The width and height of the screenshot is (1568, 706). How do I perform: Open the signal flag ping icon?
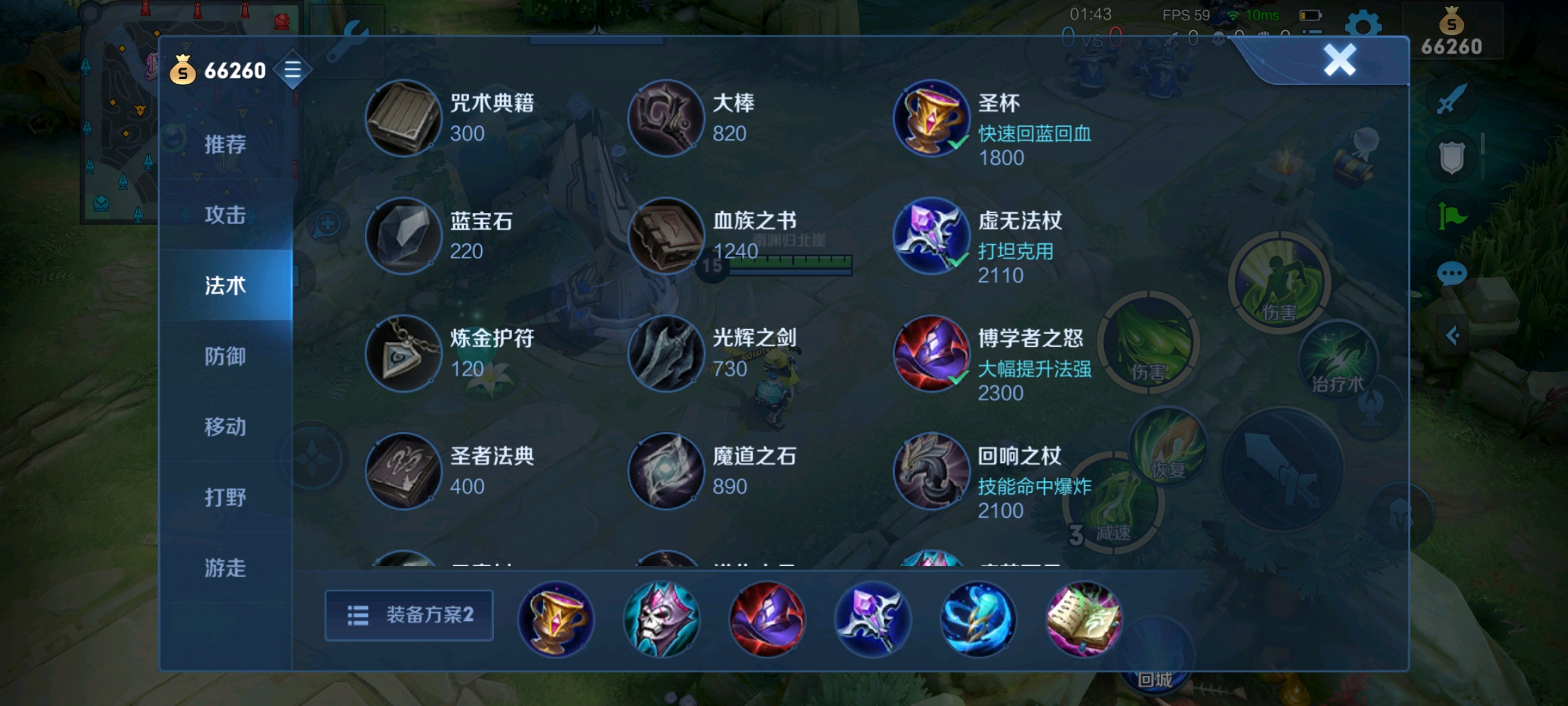point(1453,214)
